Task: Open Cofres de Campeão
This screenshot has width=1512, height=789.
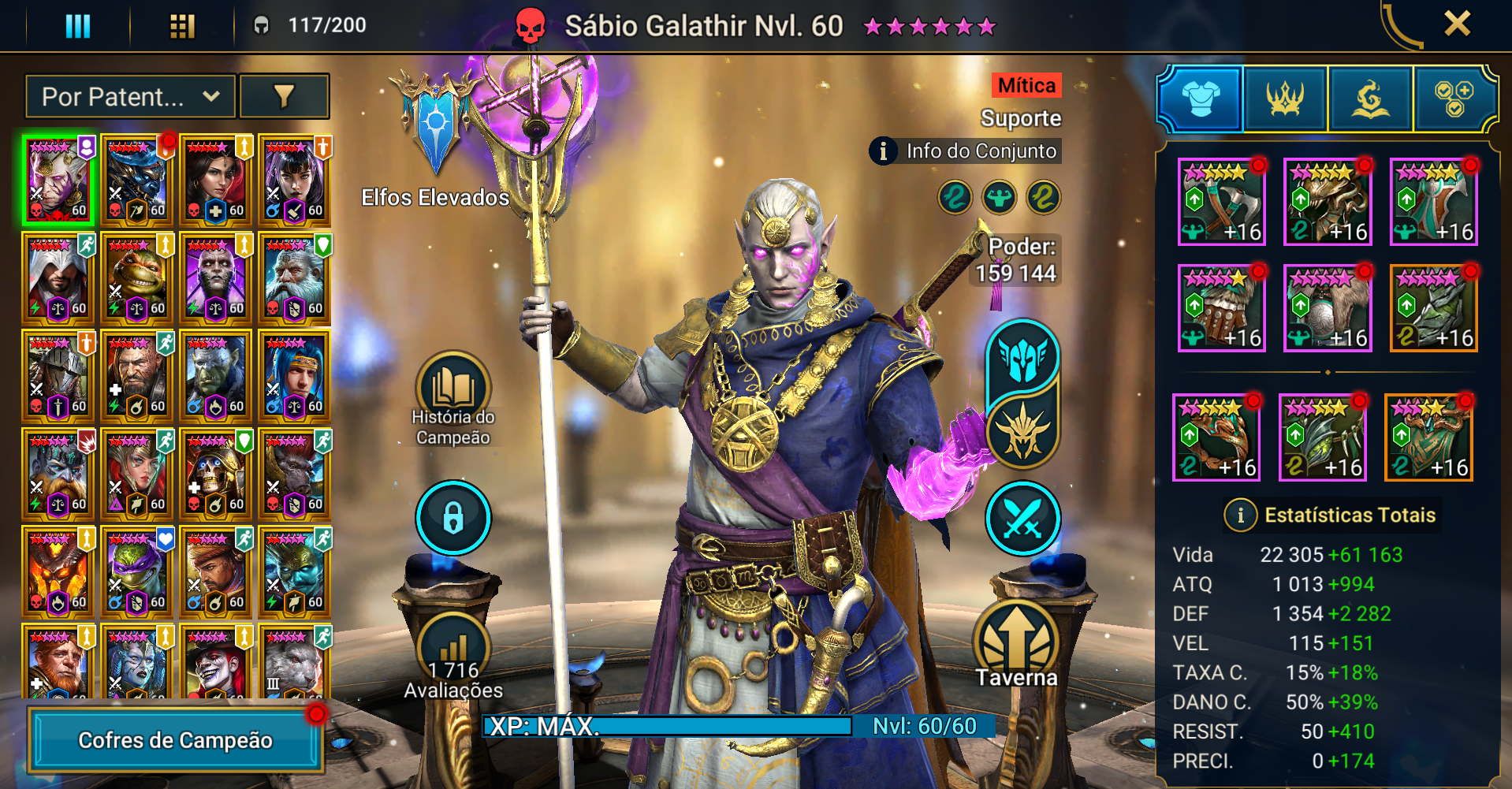Action: (176, 740)
